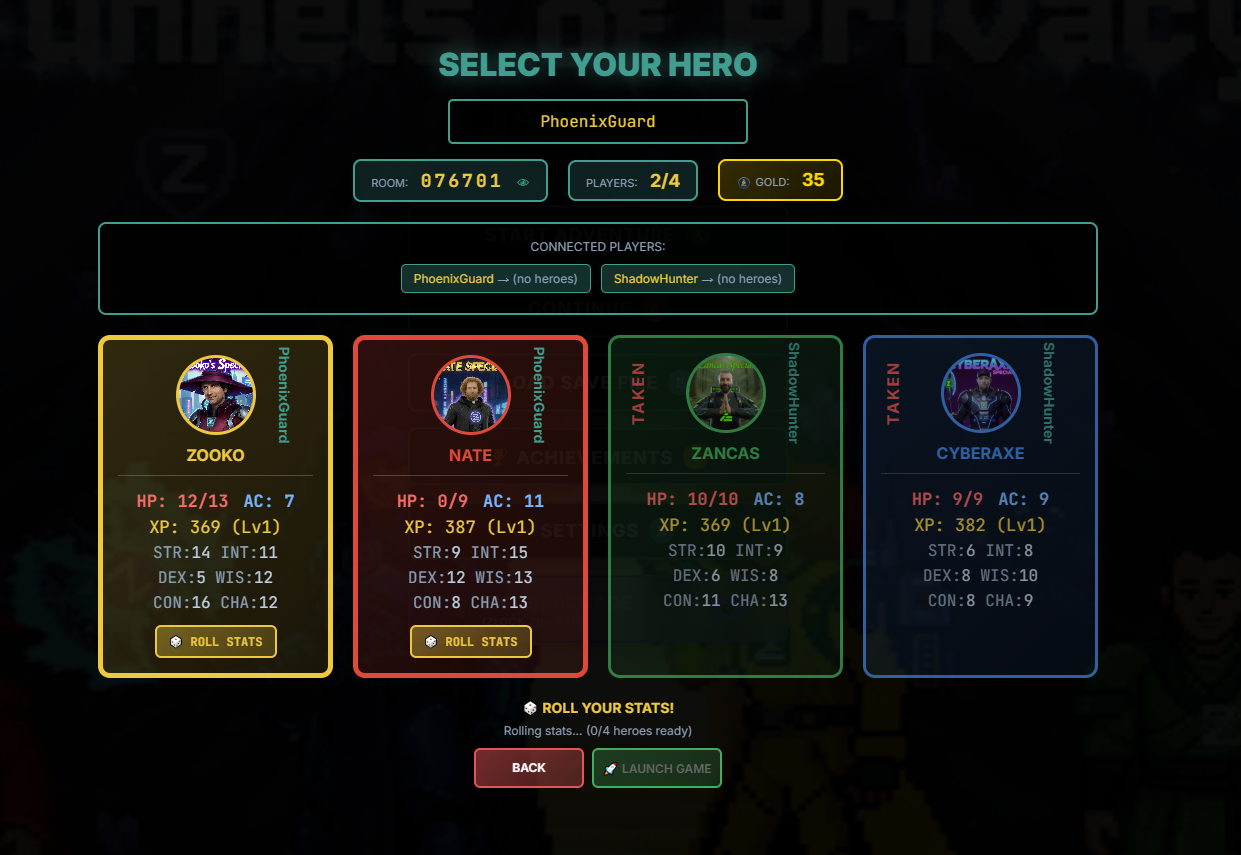The height and width of the screenshot is (855, 1241).
Task: Roll stats for Zooko
Action: pyautogui.click(x=216, y=642)
